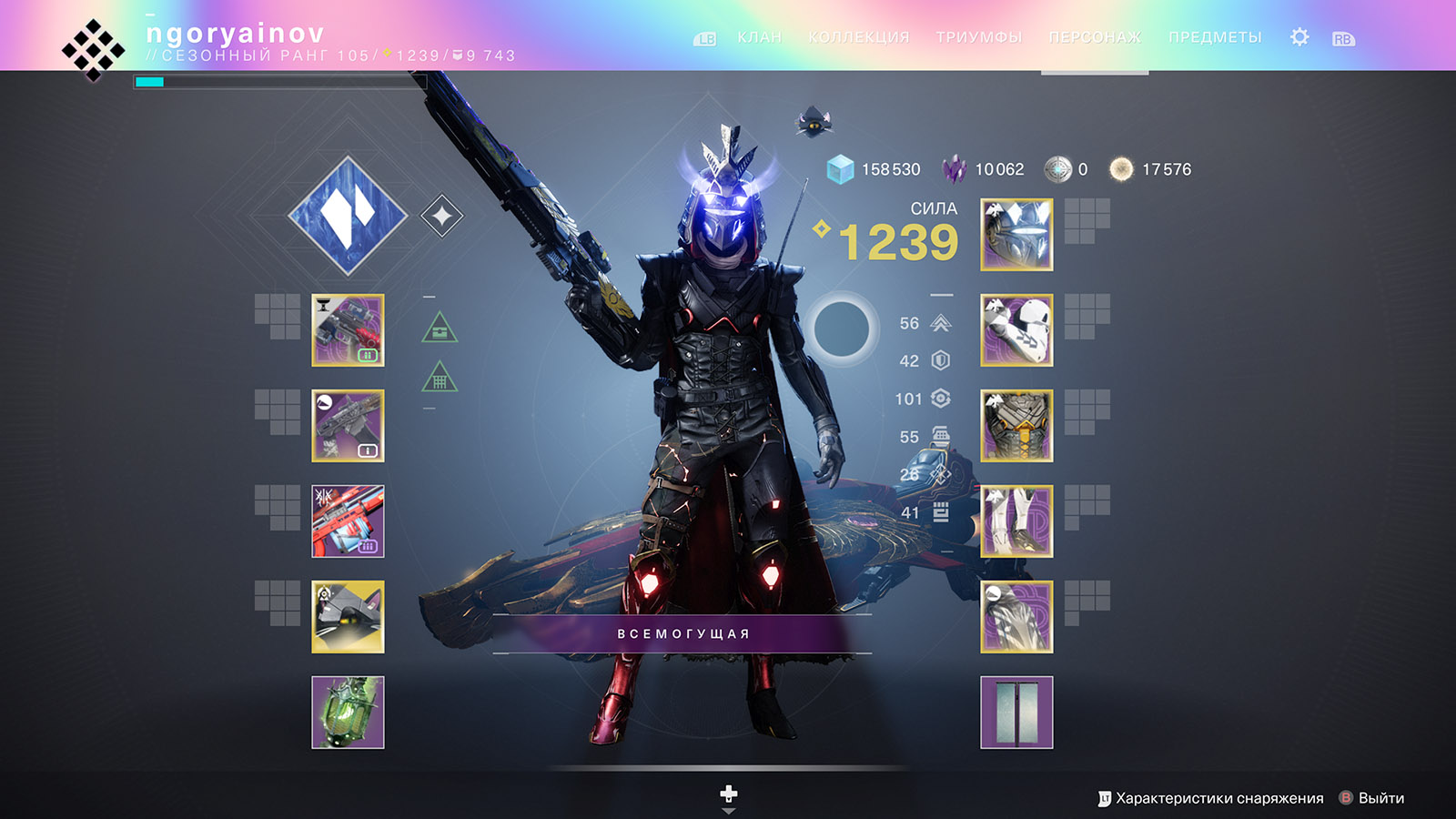Select the energy weapon slot

tap(348, 426)
